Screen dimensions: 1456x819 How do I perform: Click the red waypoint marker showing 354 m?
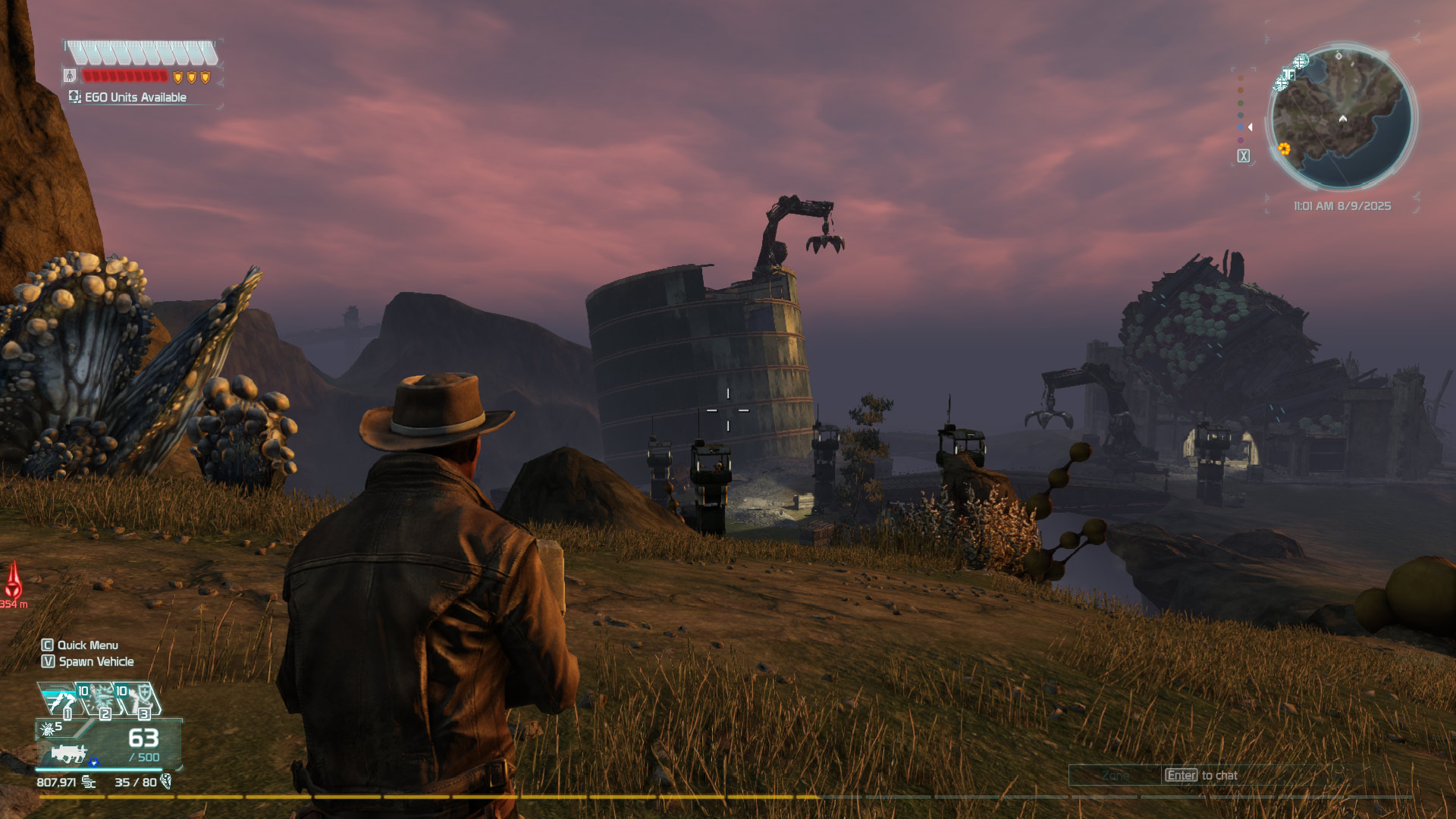click(x=14, y=582)
